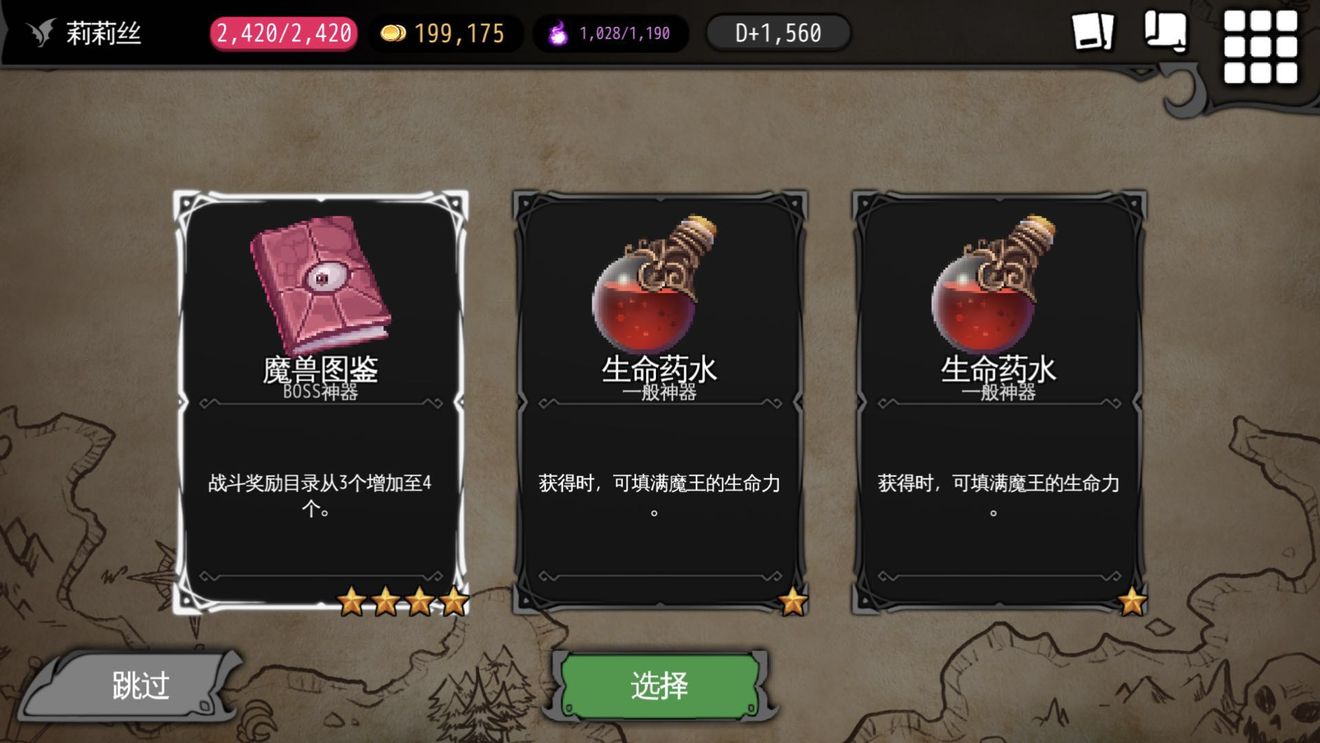The height and width of the screenshot is (743, 1320).
Task: Open the card deck icon at top right
Action: (x=1093, y=33)
